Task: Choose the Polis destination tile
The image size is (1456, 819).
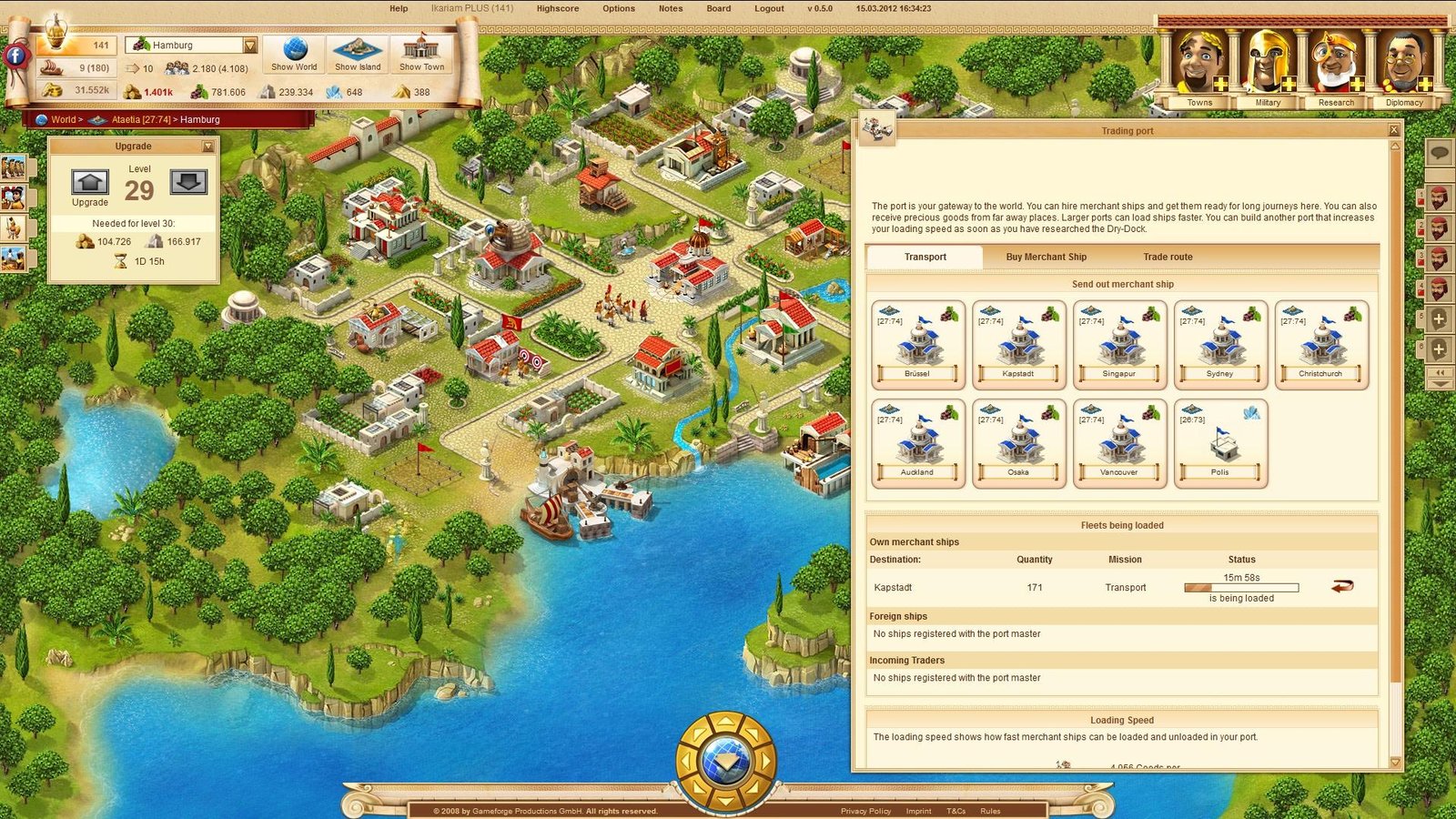Action: click(1220, 443)
